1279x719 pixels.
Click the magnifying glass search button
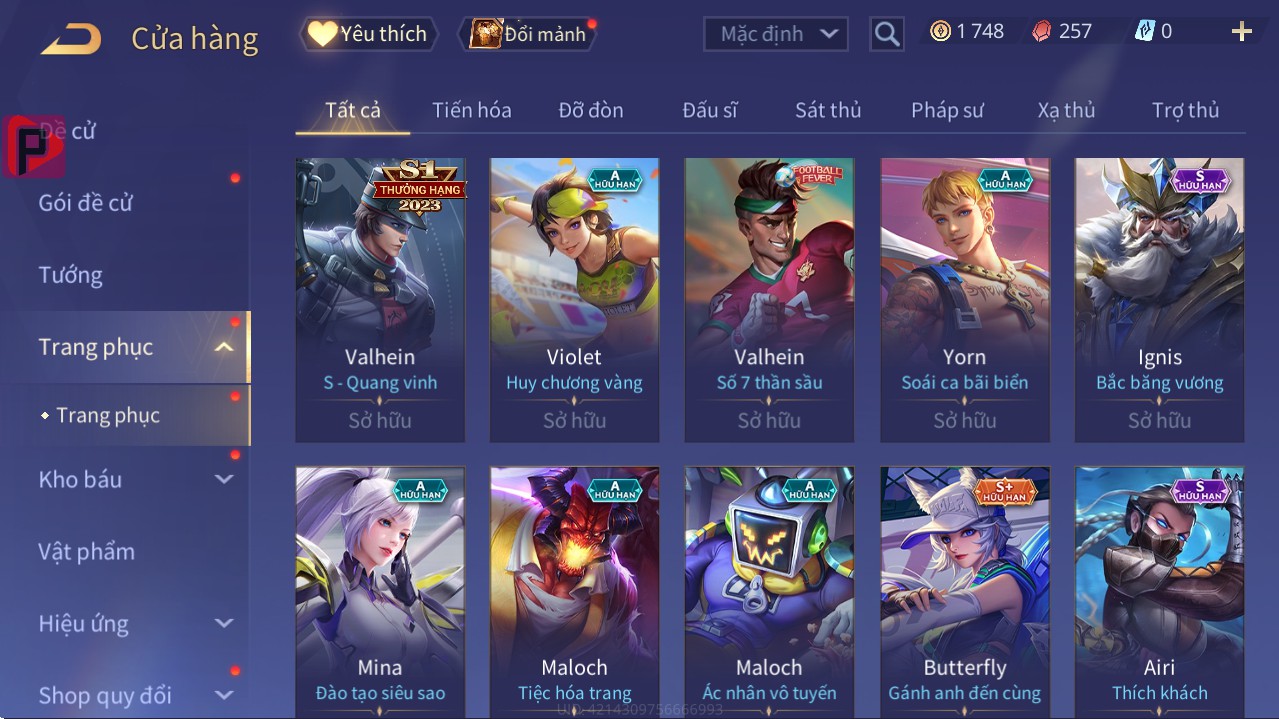886,34
